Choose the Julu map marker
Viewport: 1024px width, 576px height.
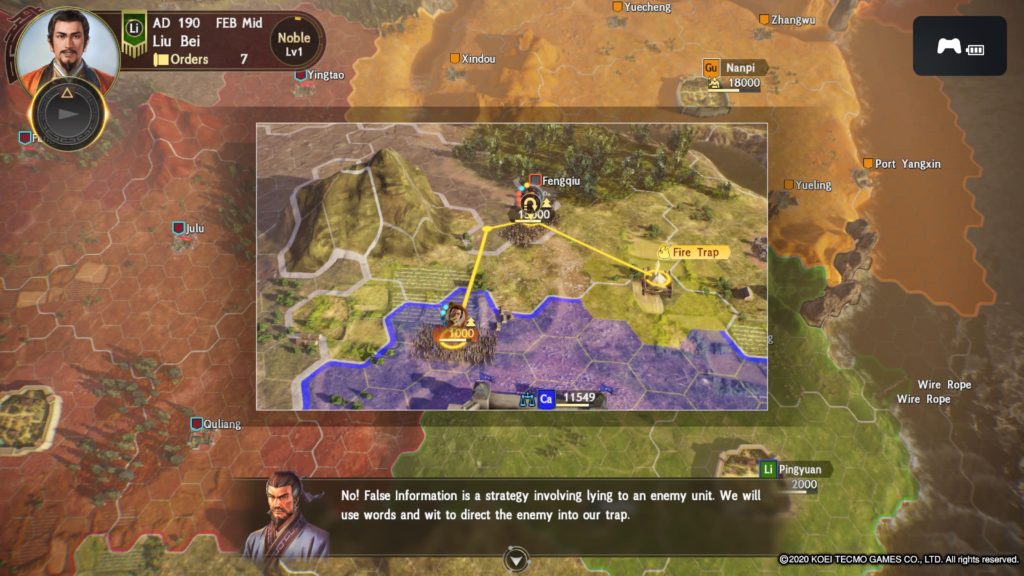[x=179, y=229]
